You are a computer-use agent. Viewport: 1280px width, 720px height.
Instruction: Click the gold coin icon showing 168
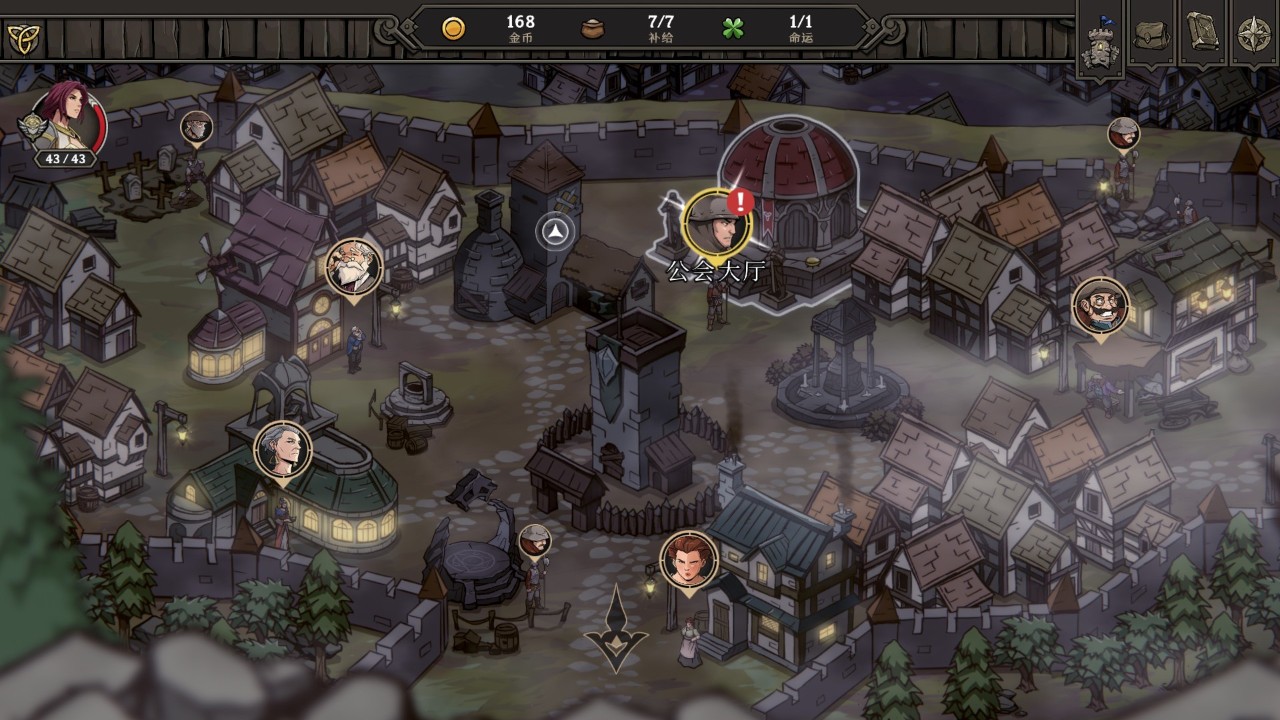point(455,27)
